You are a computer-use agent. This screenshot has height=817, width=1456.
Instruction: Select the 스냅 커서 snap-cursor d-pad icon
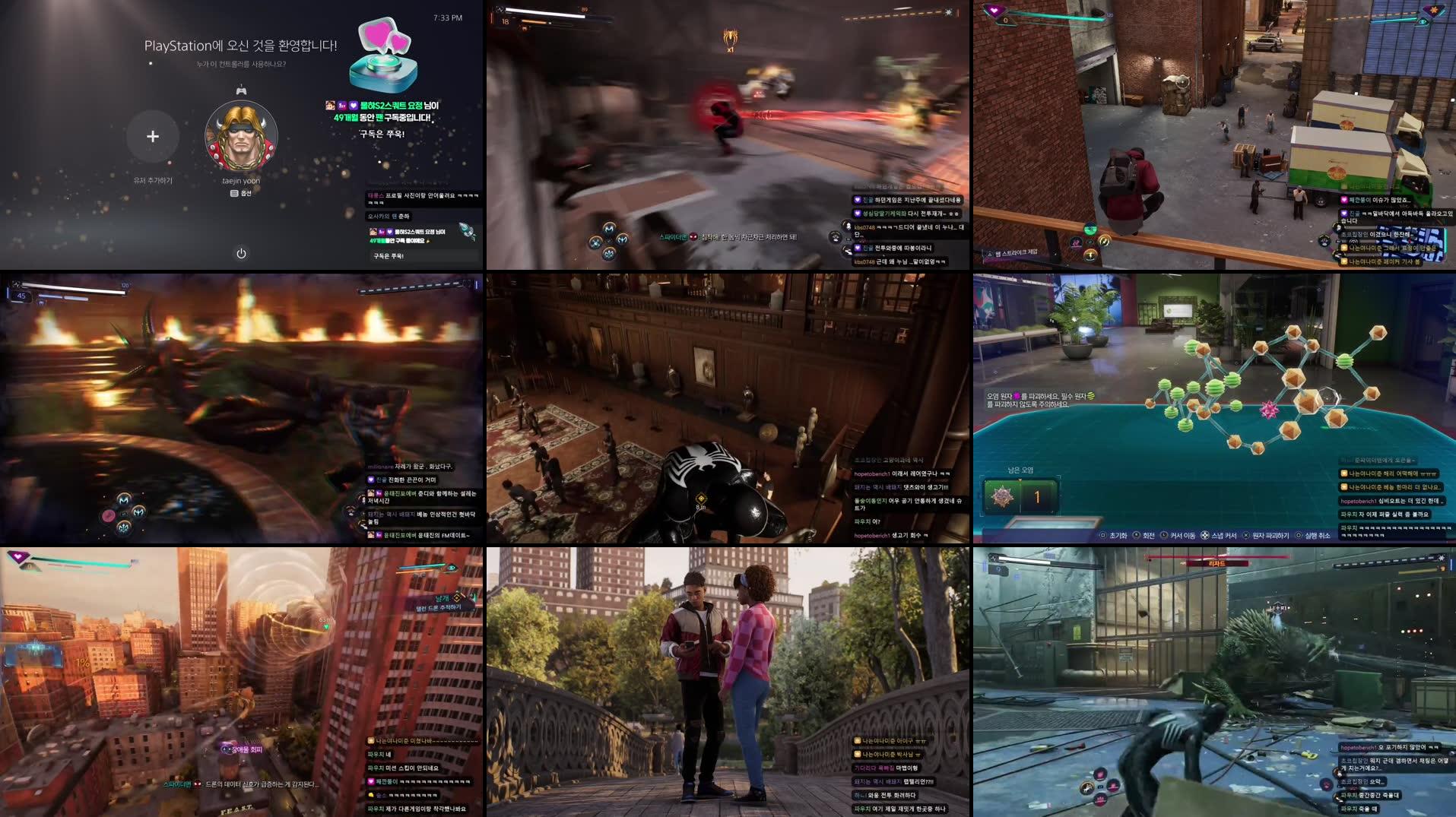click(1204, 534)
